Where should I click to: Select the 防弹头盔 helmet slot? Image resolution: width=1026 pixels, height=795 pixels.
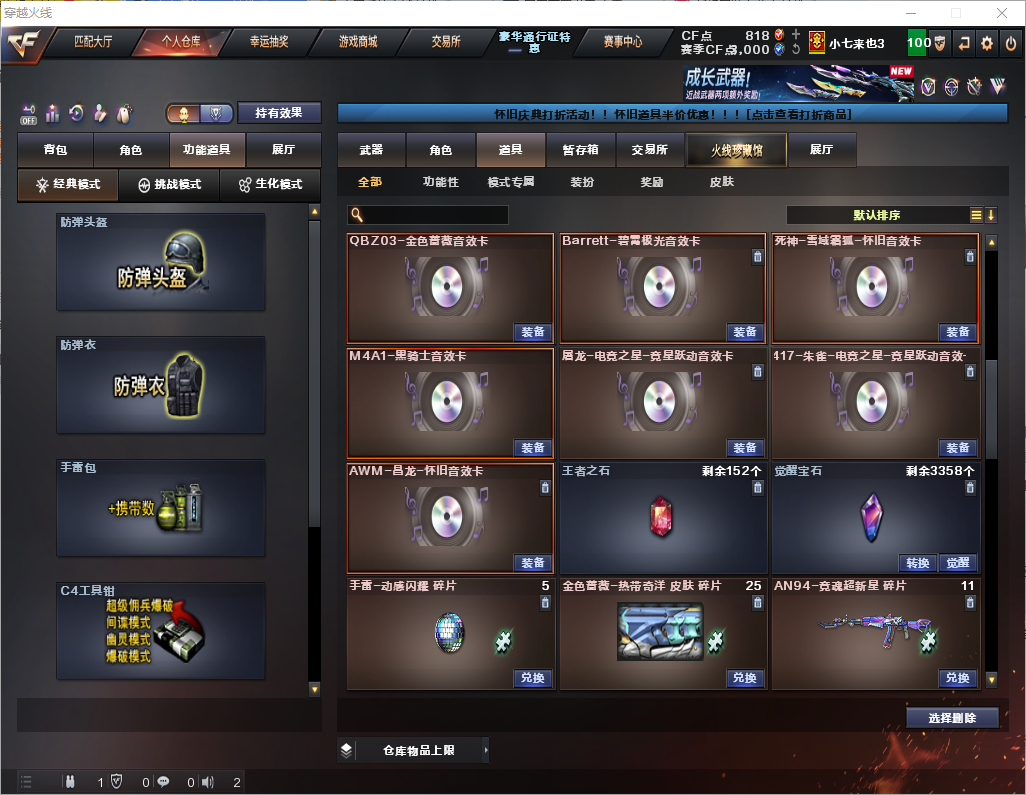161,262
